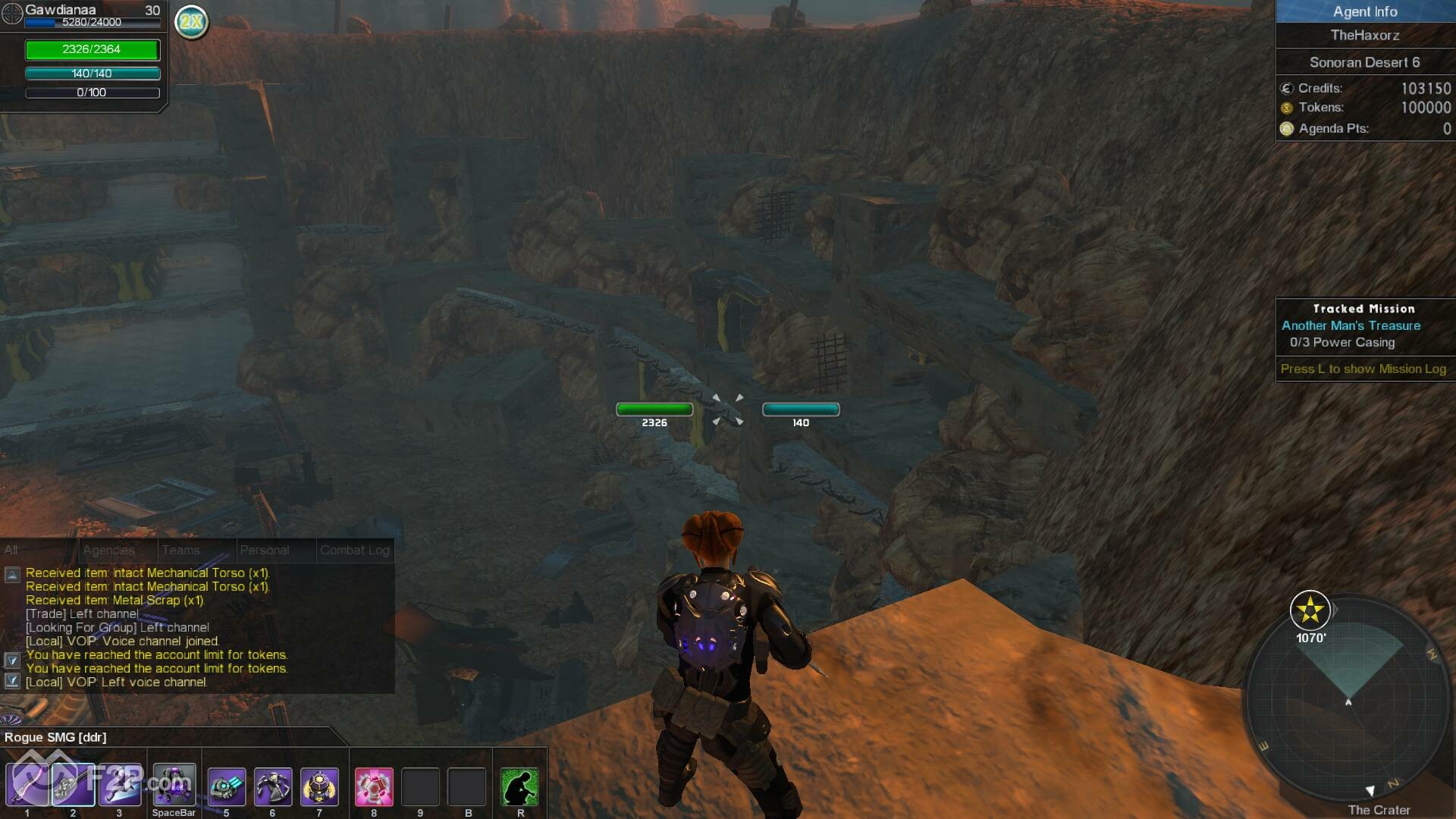Use the pink gear consumable in slot 8
This screenshot has width=1456, height=819.
(x=374, y=786)
